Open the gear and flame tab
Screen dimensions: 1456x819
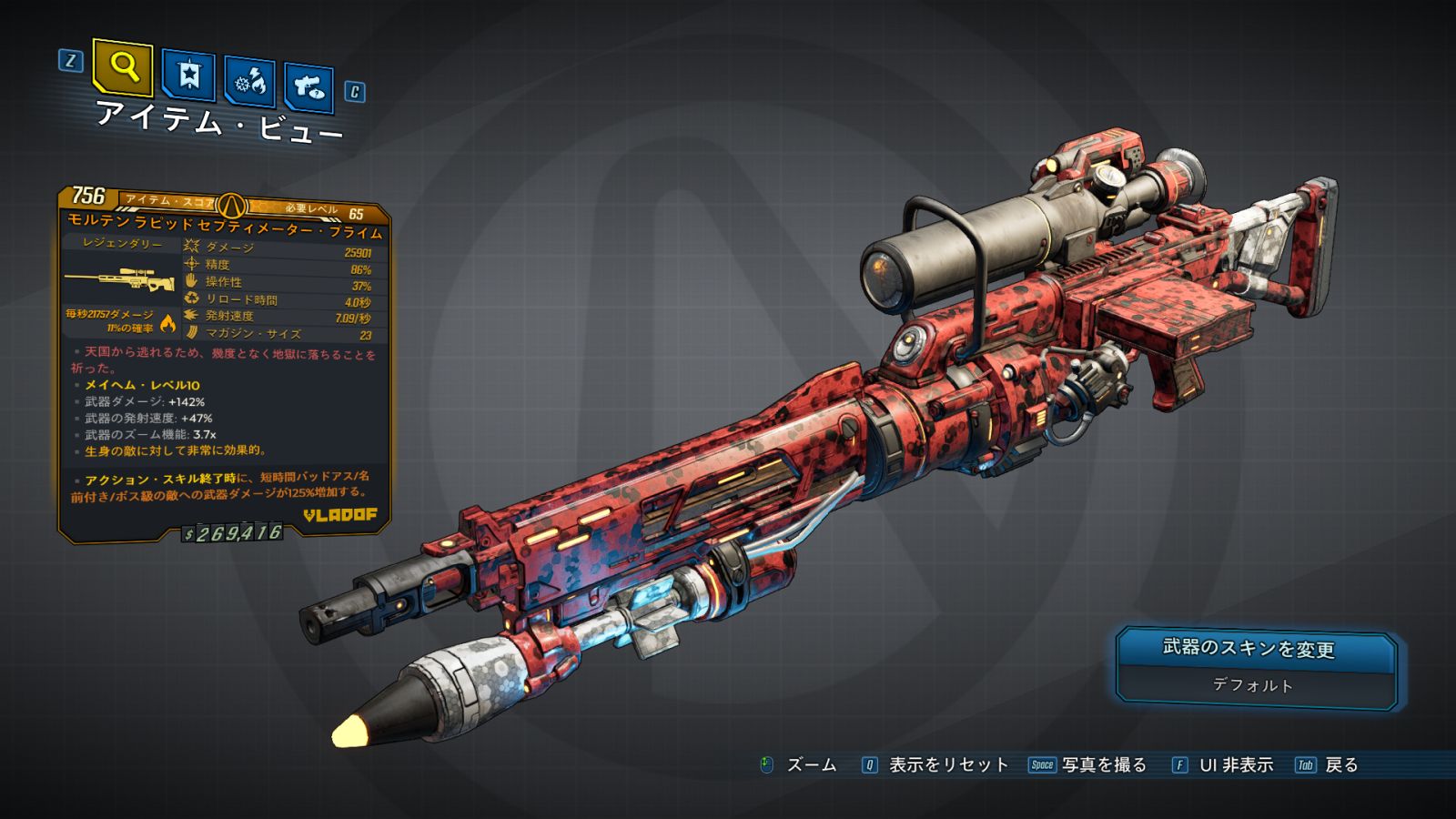click(249, 82)
